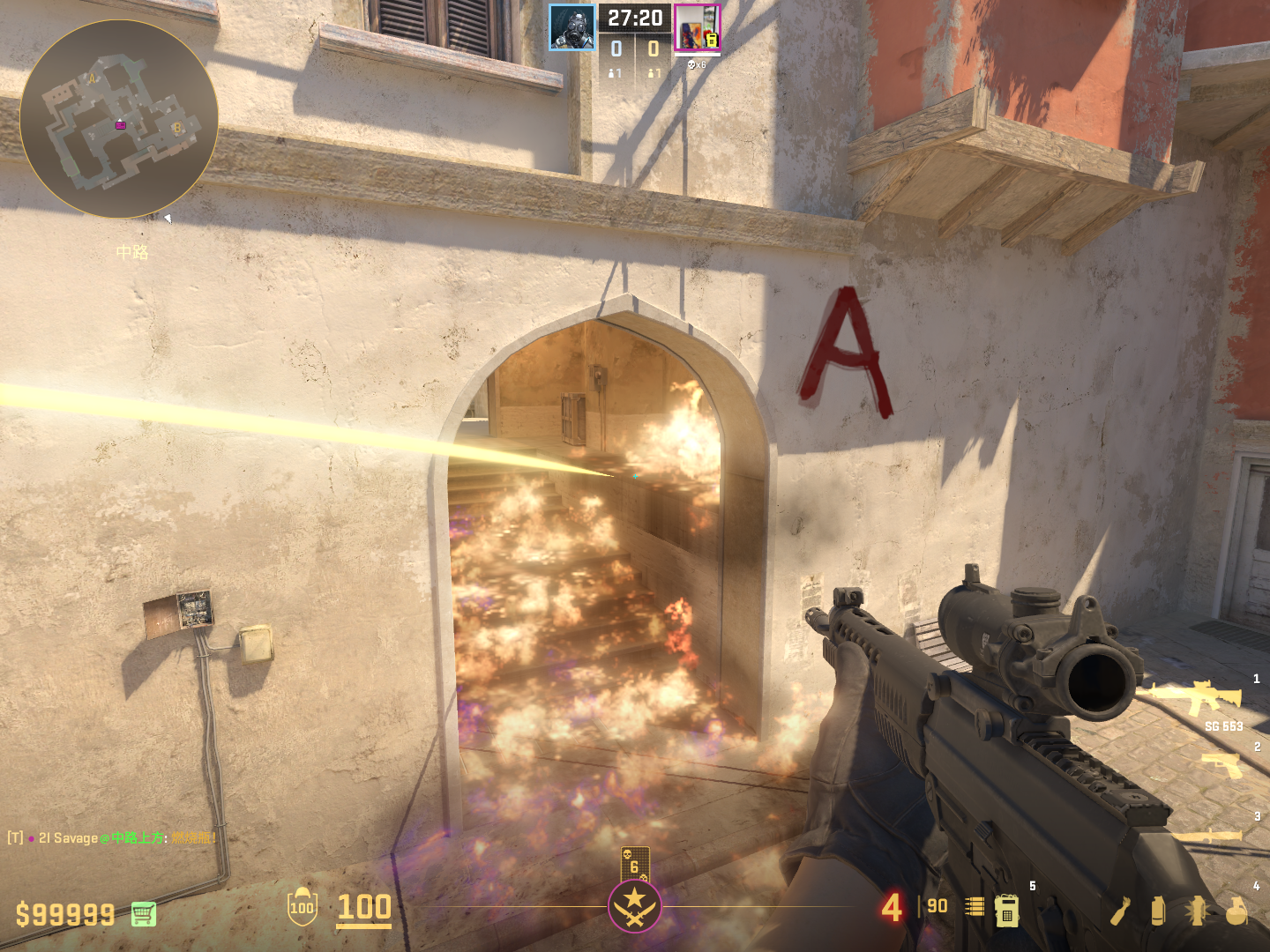Click the 21 Savage chat message

(112, 837)
